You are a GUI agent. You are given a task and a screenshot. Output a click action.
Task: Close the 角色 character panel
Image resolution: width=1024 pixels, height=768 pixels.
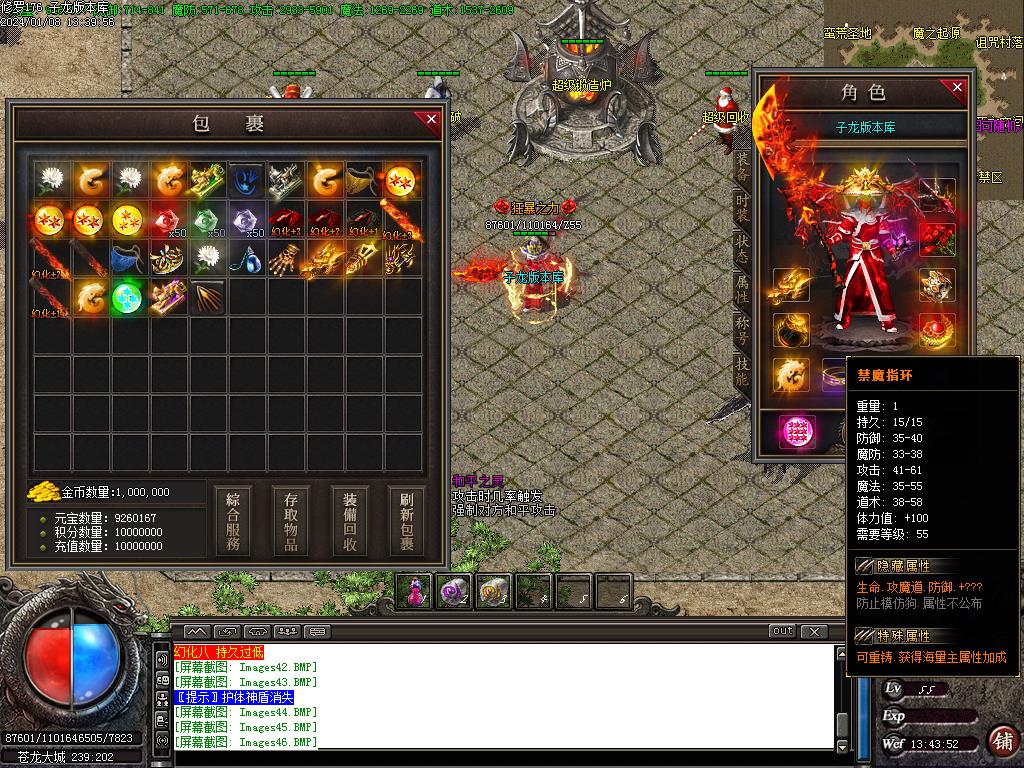coord(957,88)
